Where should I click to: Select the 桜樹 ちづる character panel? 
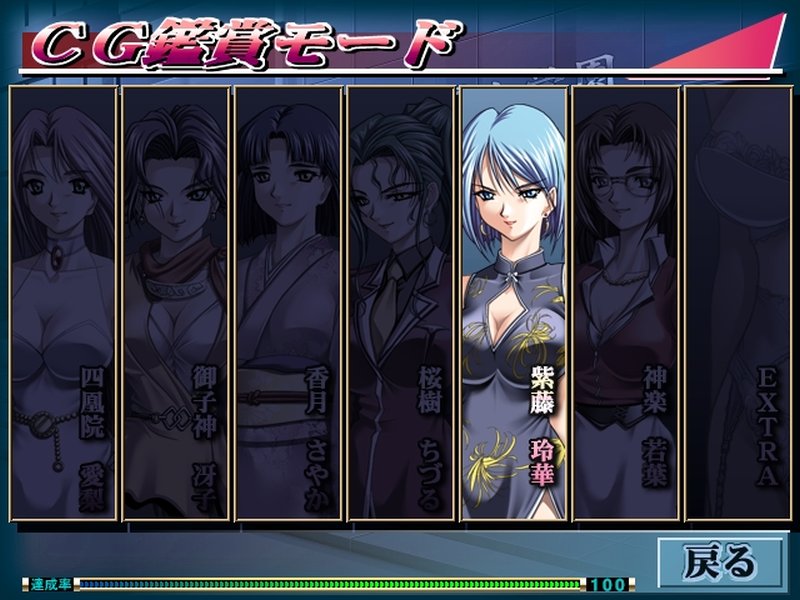coord(401,303)
